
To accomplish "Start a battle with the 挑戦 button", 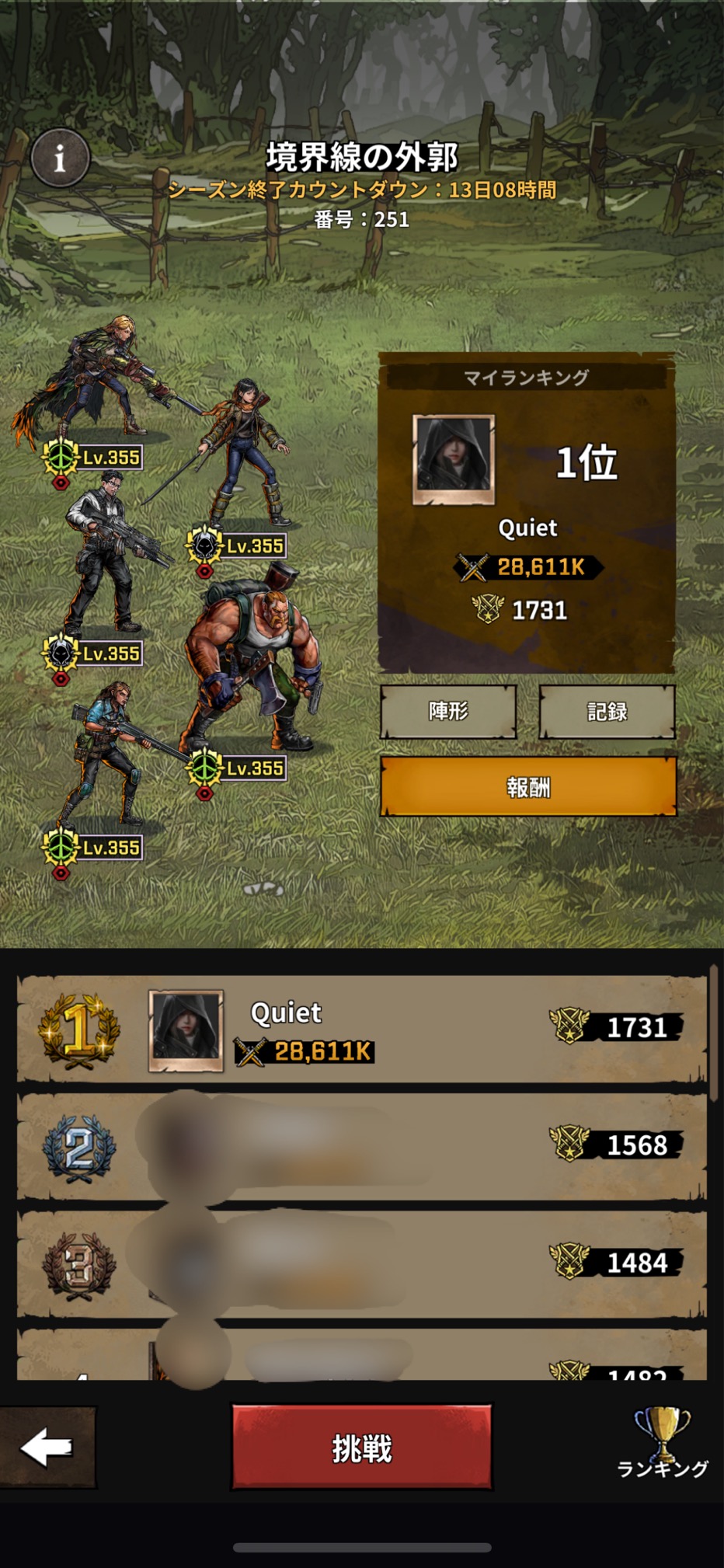I will click(x=362, y=1448).
